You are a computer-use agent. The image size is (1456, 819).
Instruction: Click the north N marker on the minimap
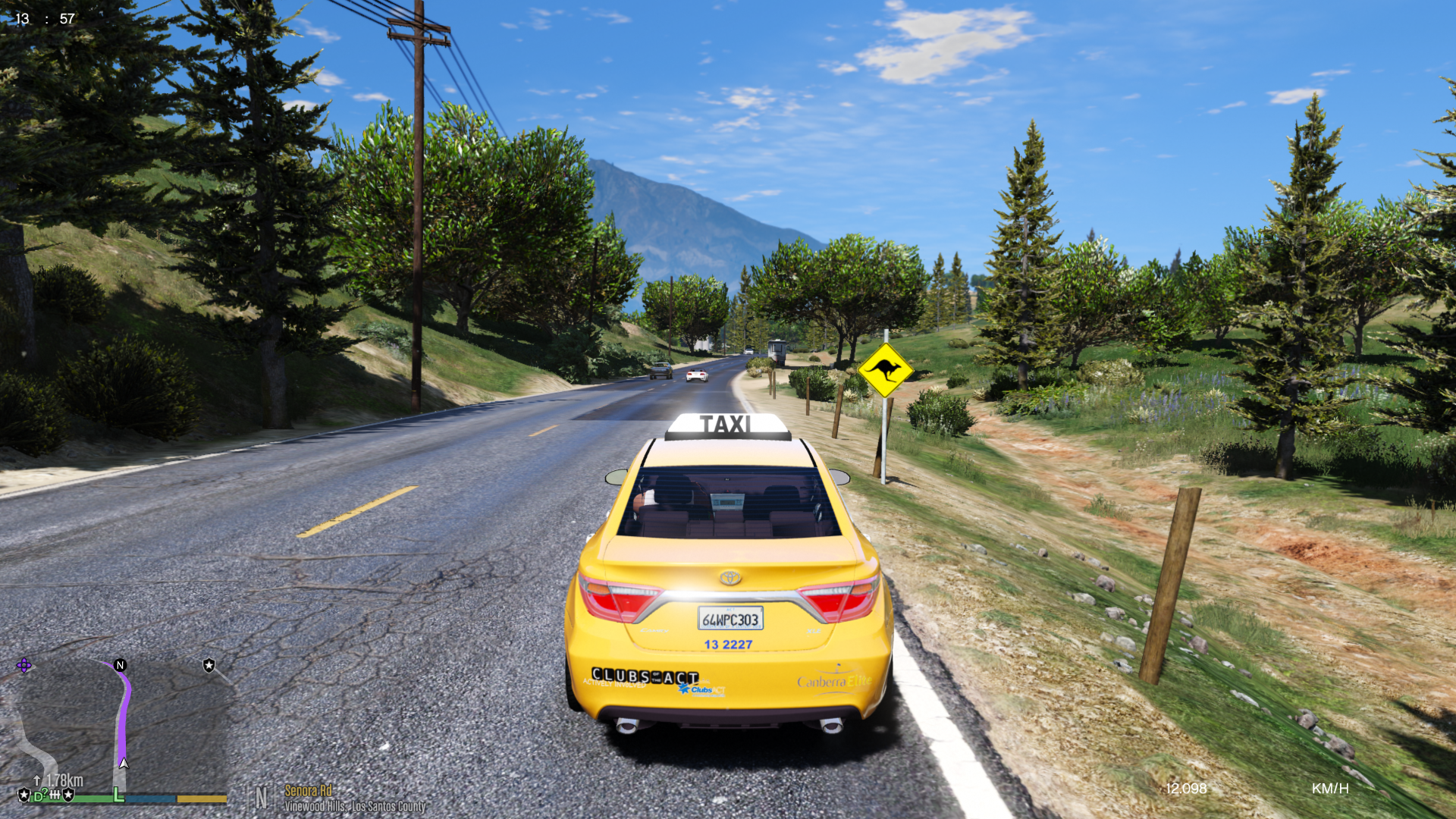120,665
